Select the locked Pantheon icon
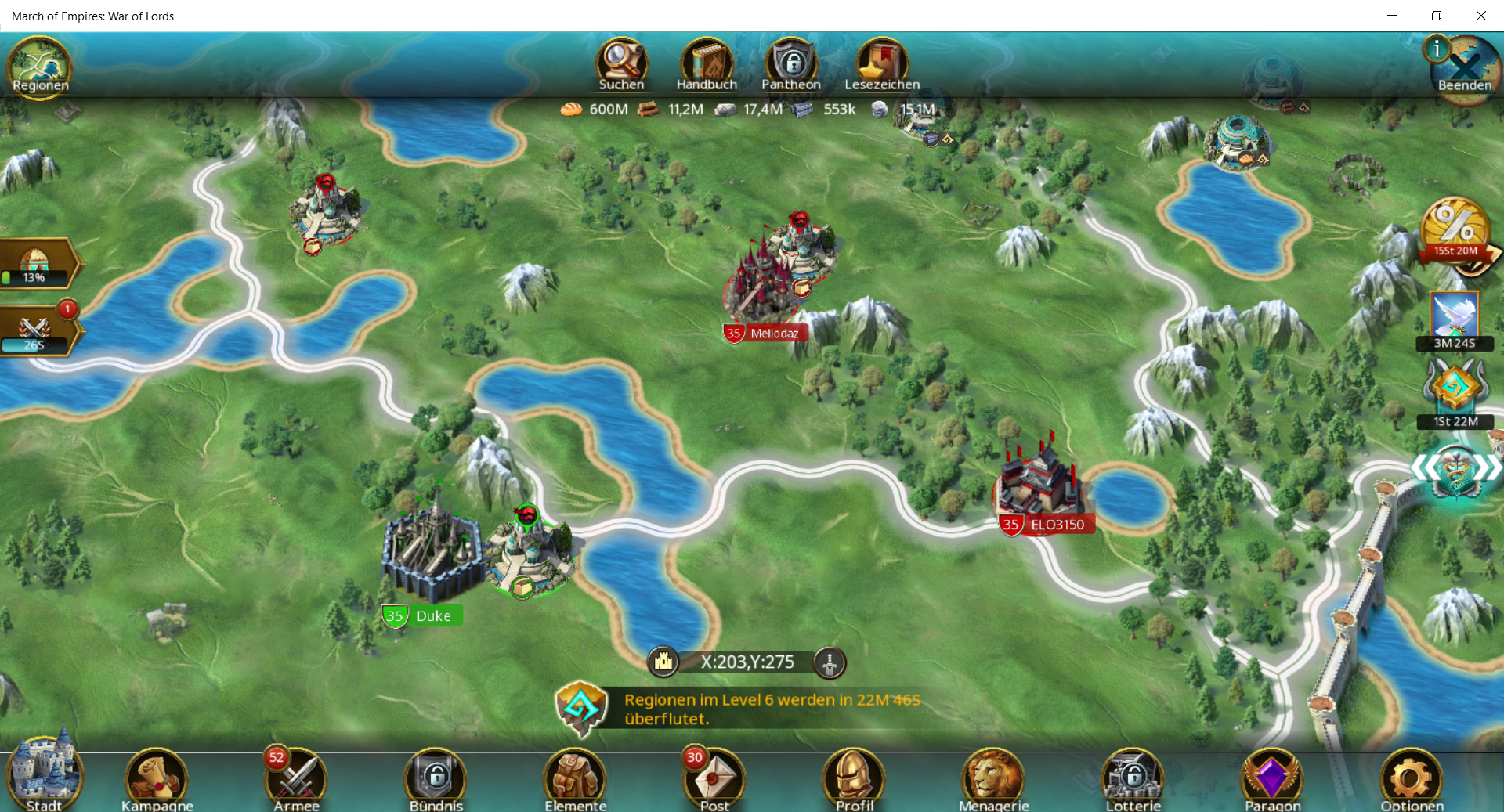Viewport: 1504px width, 812px height. coord(791,64)
